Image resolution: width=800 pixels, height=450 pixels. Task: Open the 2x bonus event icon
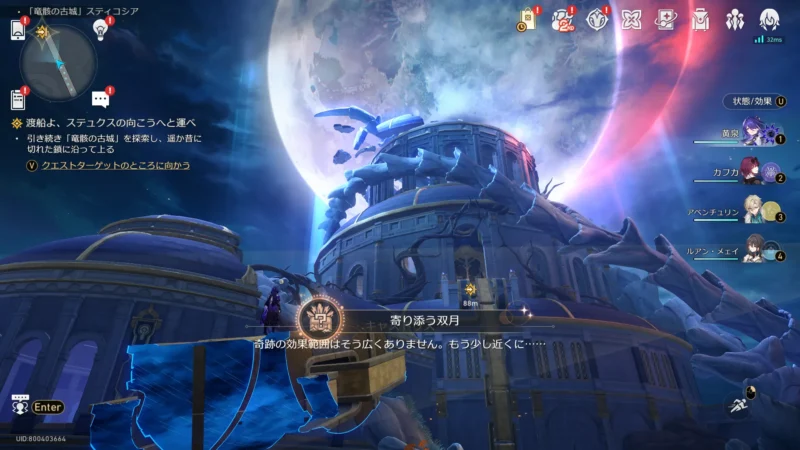click(x=563, y=19)
